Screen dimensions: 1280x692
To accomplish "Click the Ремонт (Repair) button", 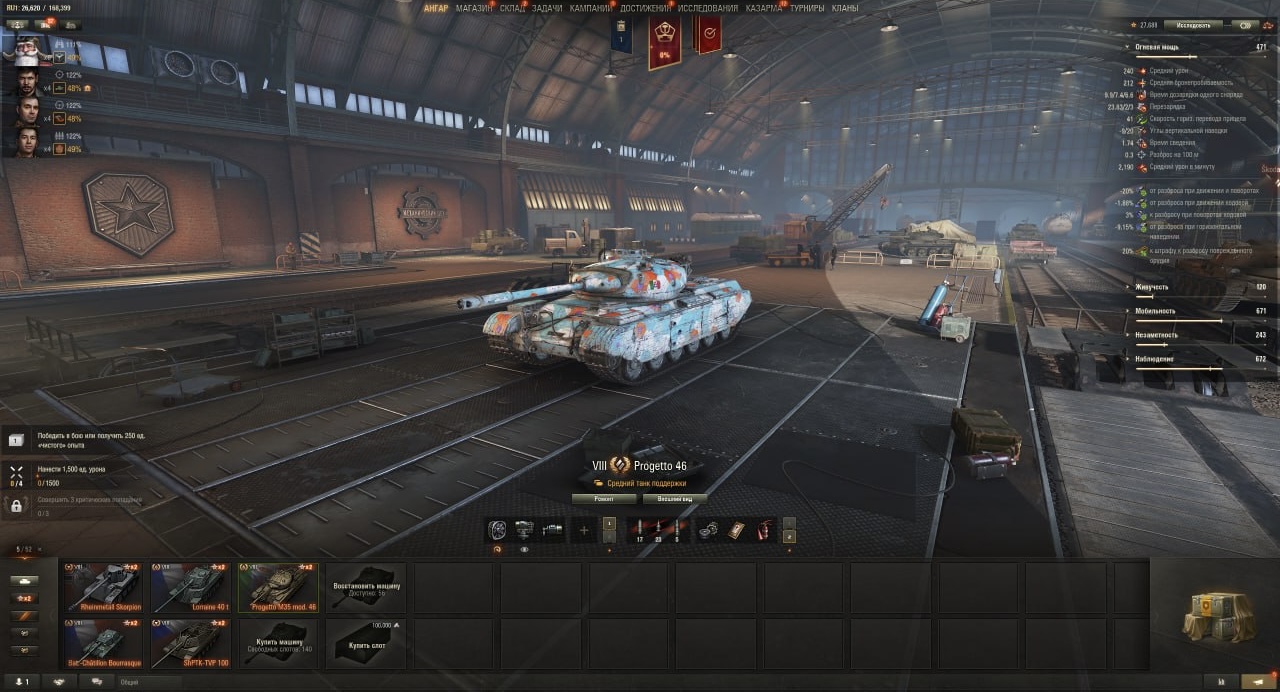I will pyautogui.click(x=605, y=498).
